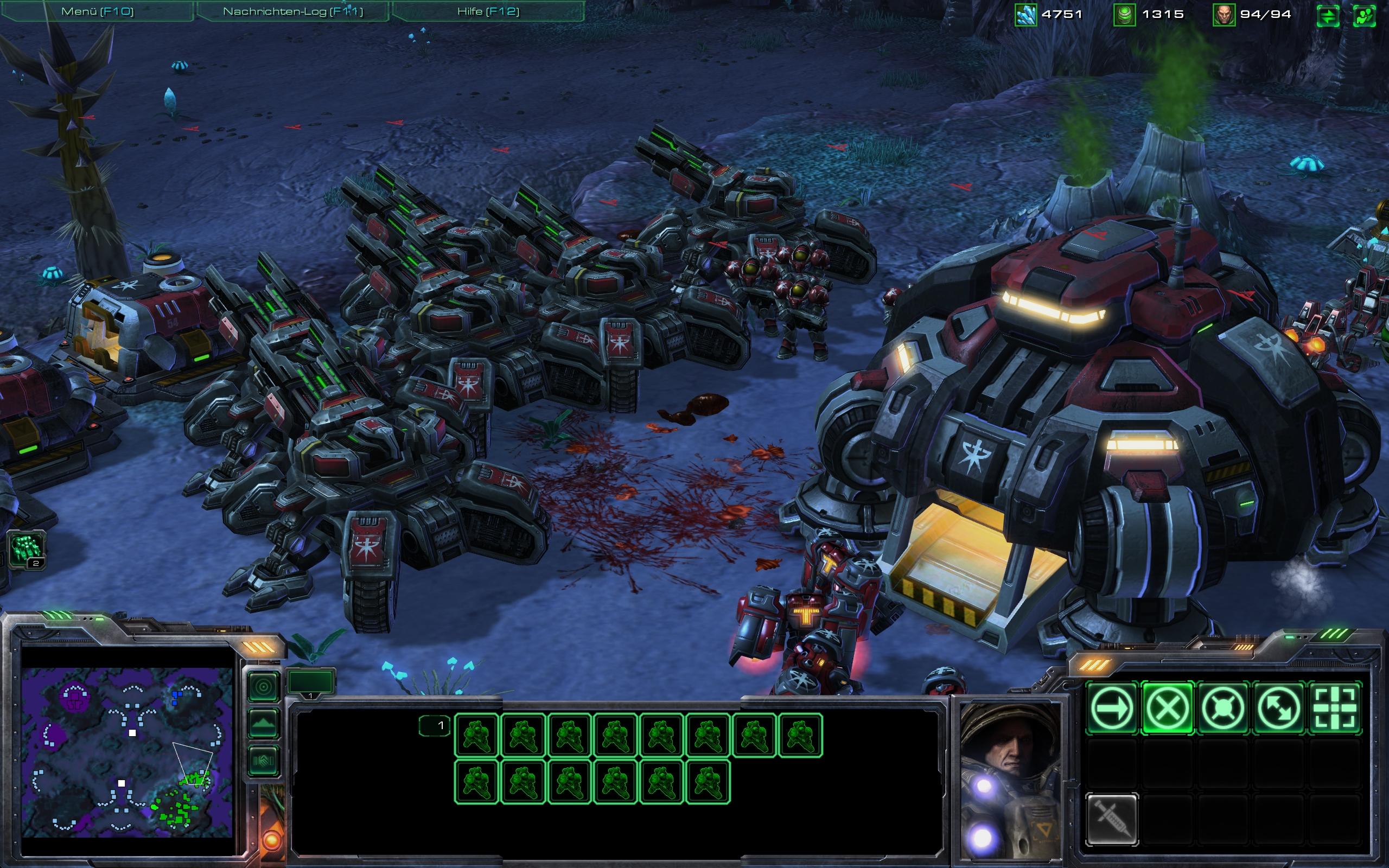Activate the Stop command icon
This screenshot has width=1389, height=868.
tap(1168, 708)
